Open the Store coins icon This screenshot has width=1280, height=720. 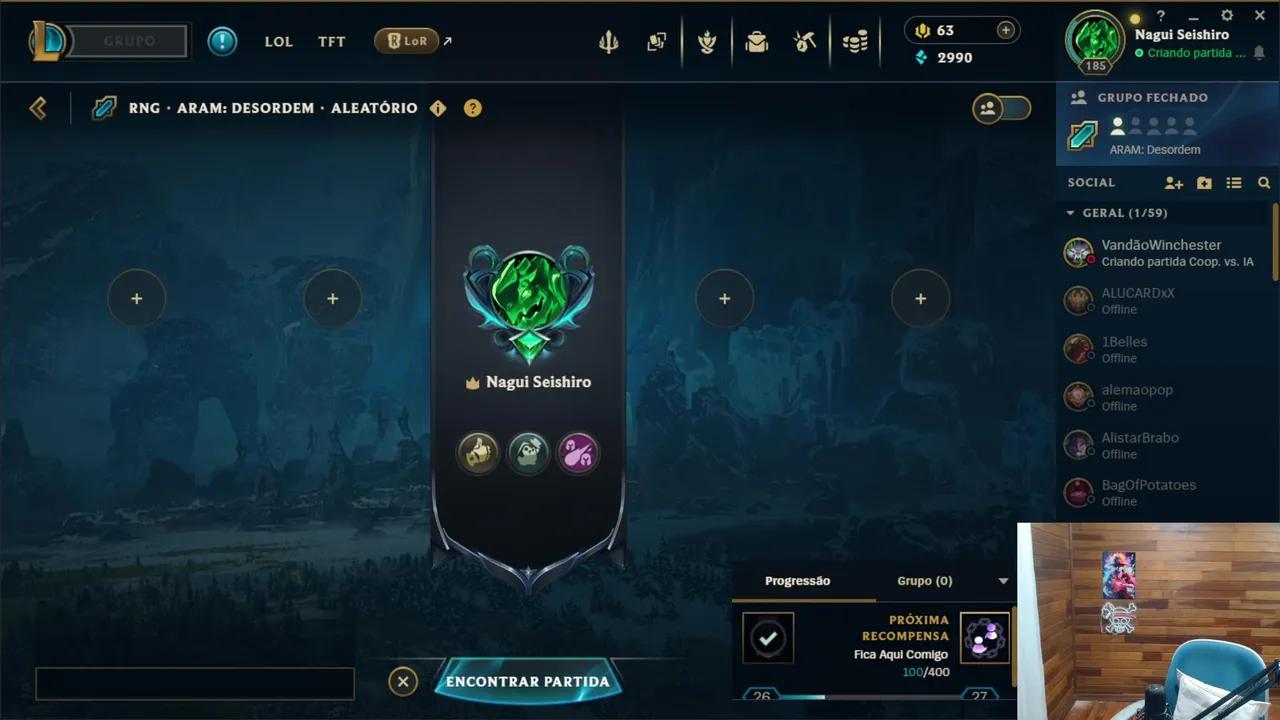(855, 41)
